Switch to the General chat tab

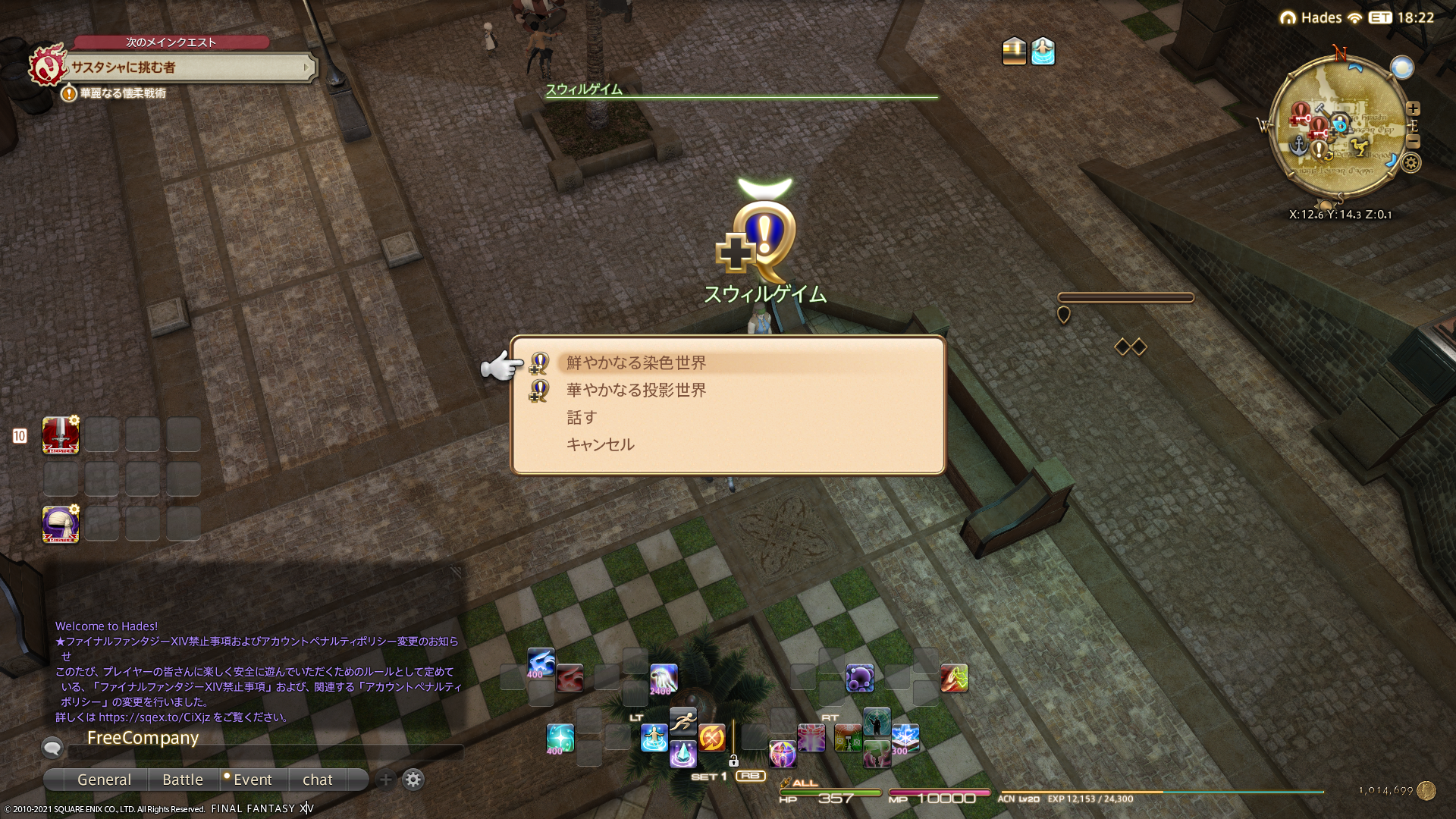click(x=104, y=780)
